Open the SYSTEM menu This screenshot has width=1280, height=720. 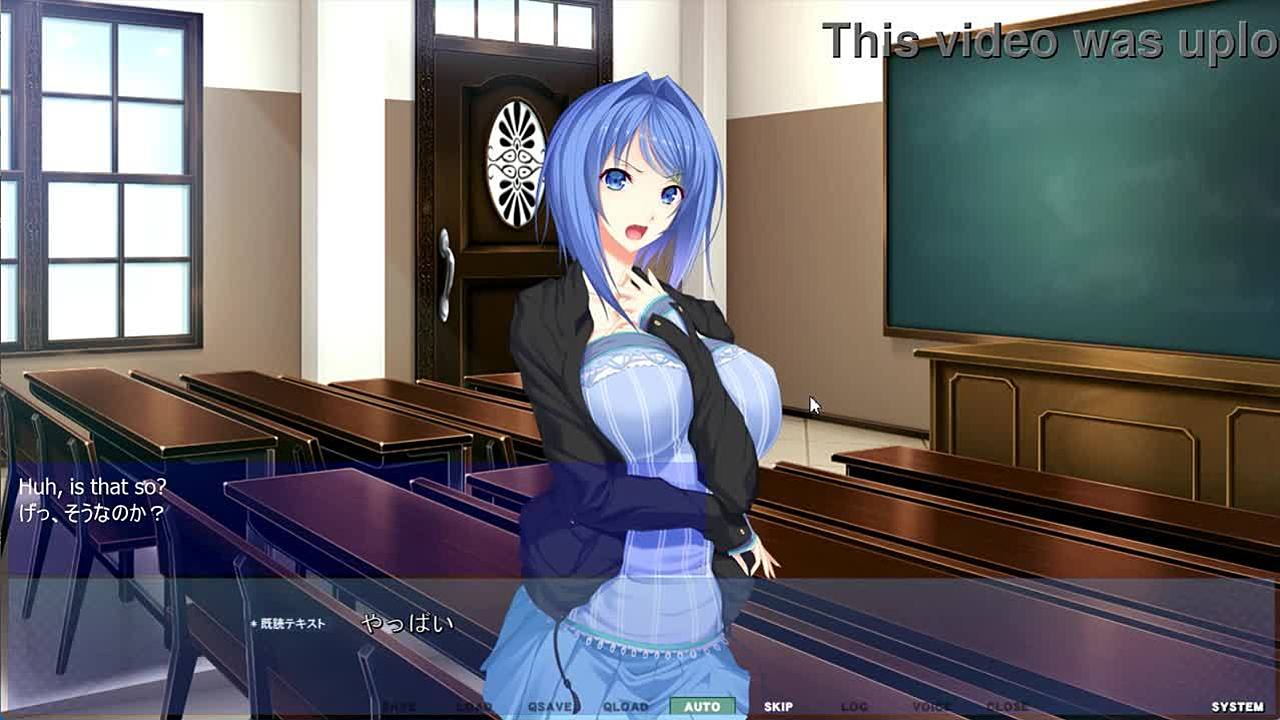click(x=1237, y=707)
